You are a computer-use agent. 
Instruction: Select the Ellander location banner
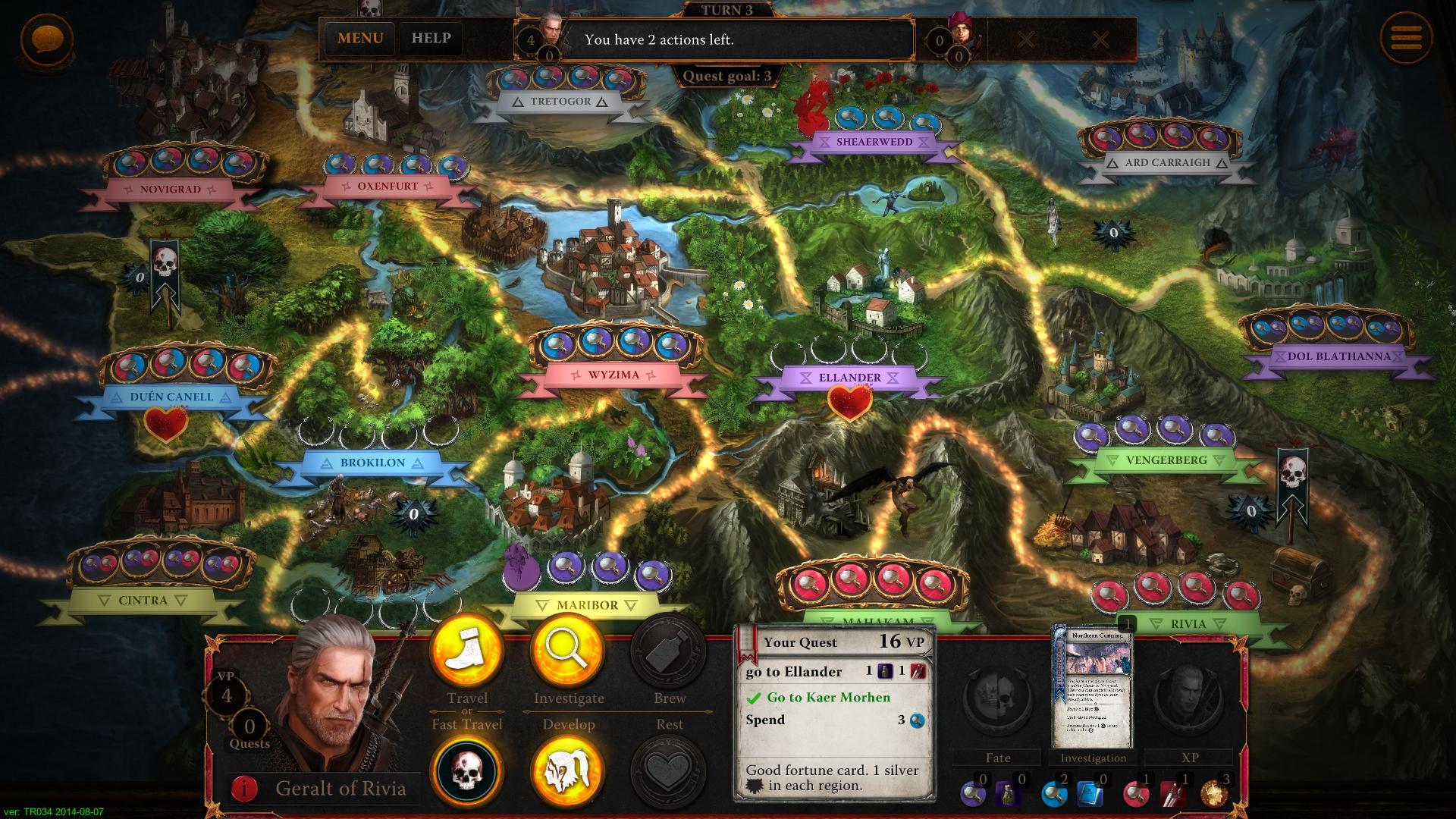click(x=849, y=378)
